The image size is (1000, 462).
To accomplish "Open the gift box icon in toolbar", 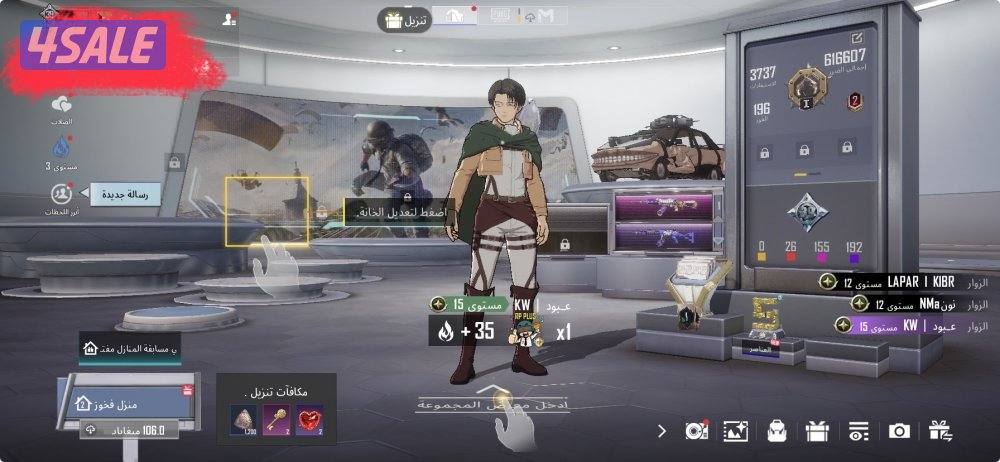I will (x=817, y=431).
